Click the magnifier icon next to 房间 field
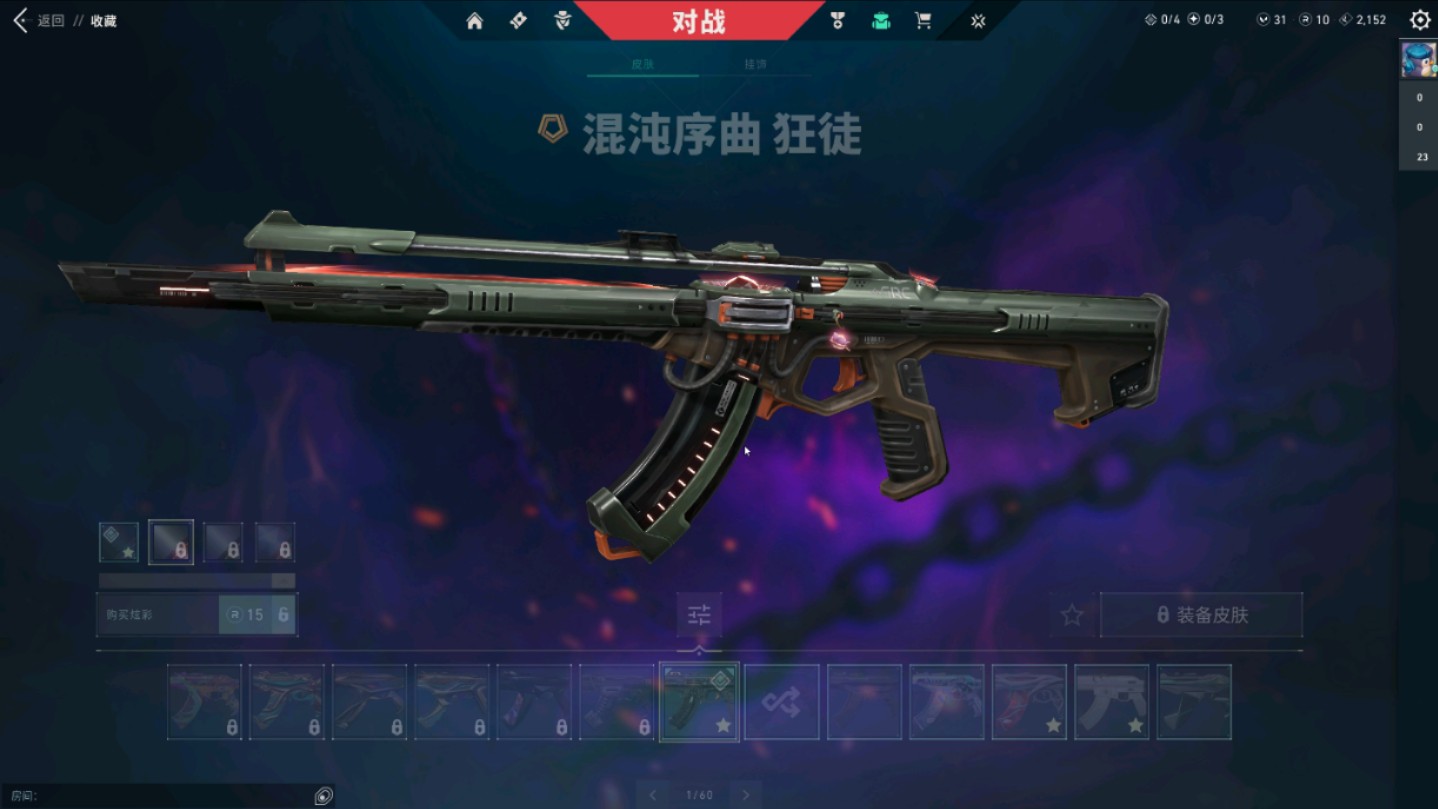 click(x=322, y=796)
